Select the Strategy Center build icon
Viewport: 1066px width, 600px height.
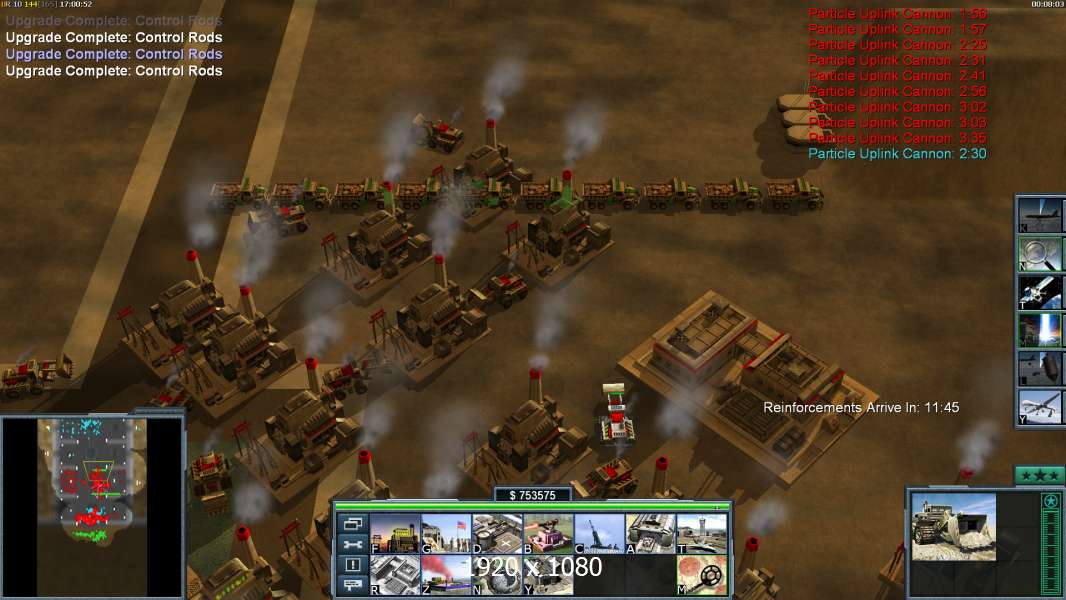(394, 575)
